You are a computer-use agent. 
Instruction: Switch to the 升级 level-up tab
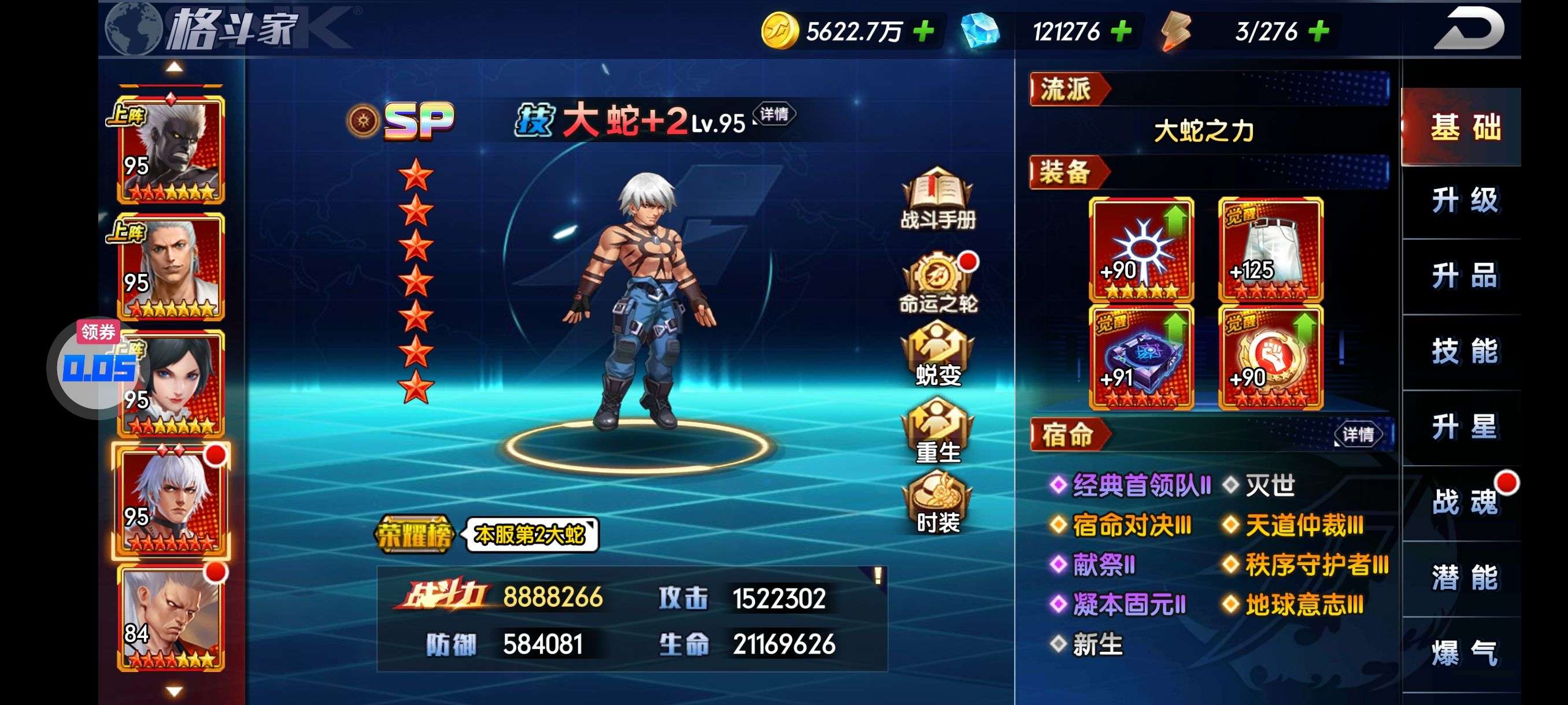click(1463, 201)
